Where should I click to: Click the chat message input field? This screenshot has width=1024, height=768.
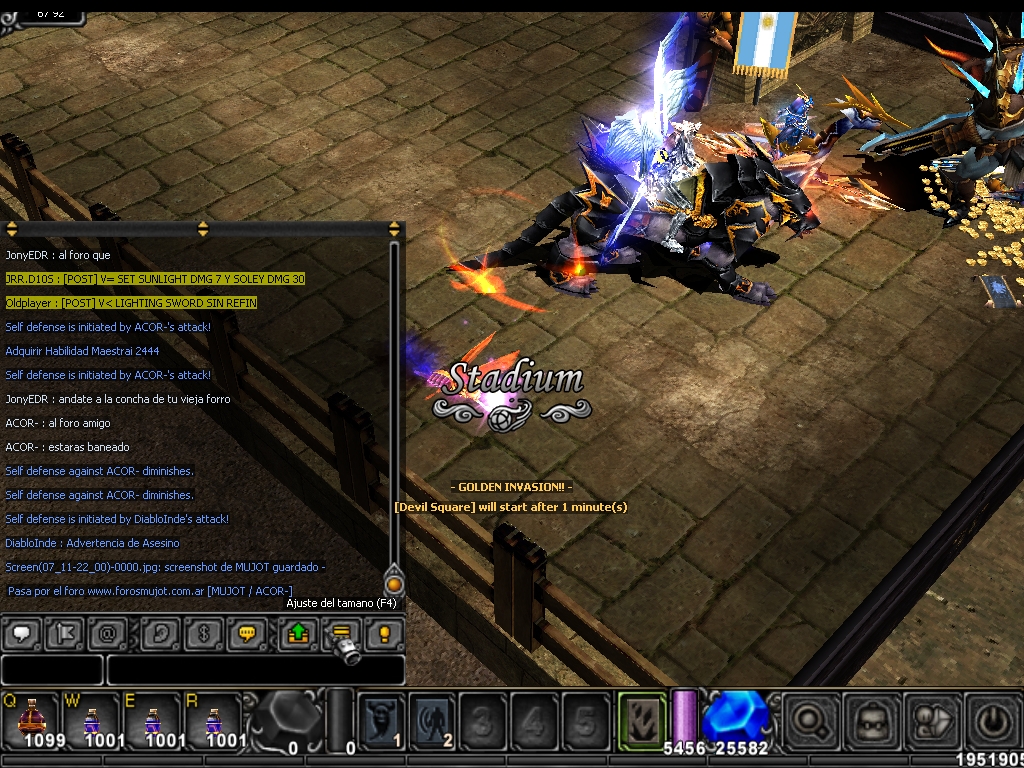255,669
